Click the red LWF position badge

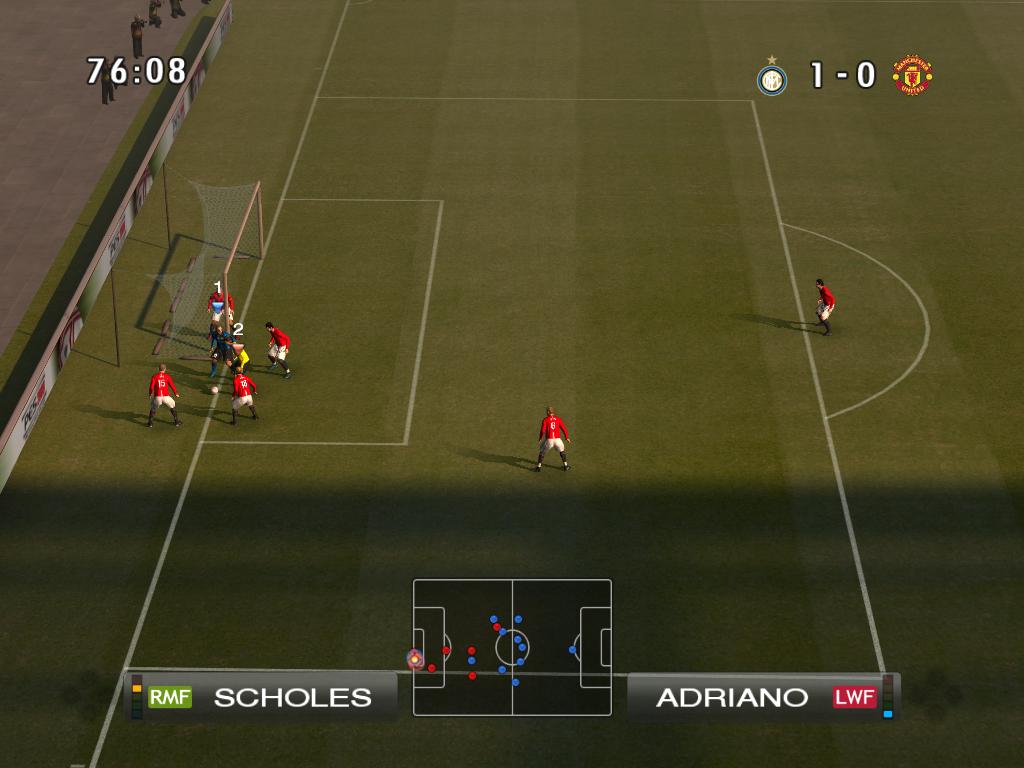854,697
